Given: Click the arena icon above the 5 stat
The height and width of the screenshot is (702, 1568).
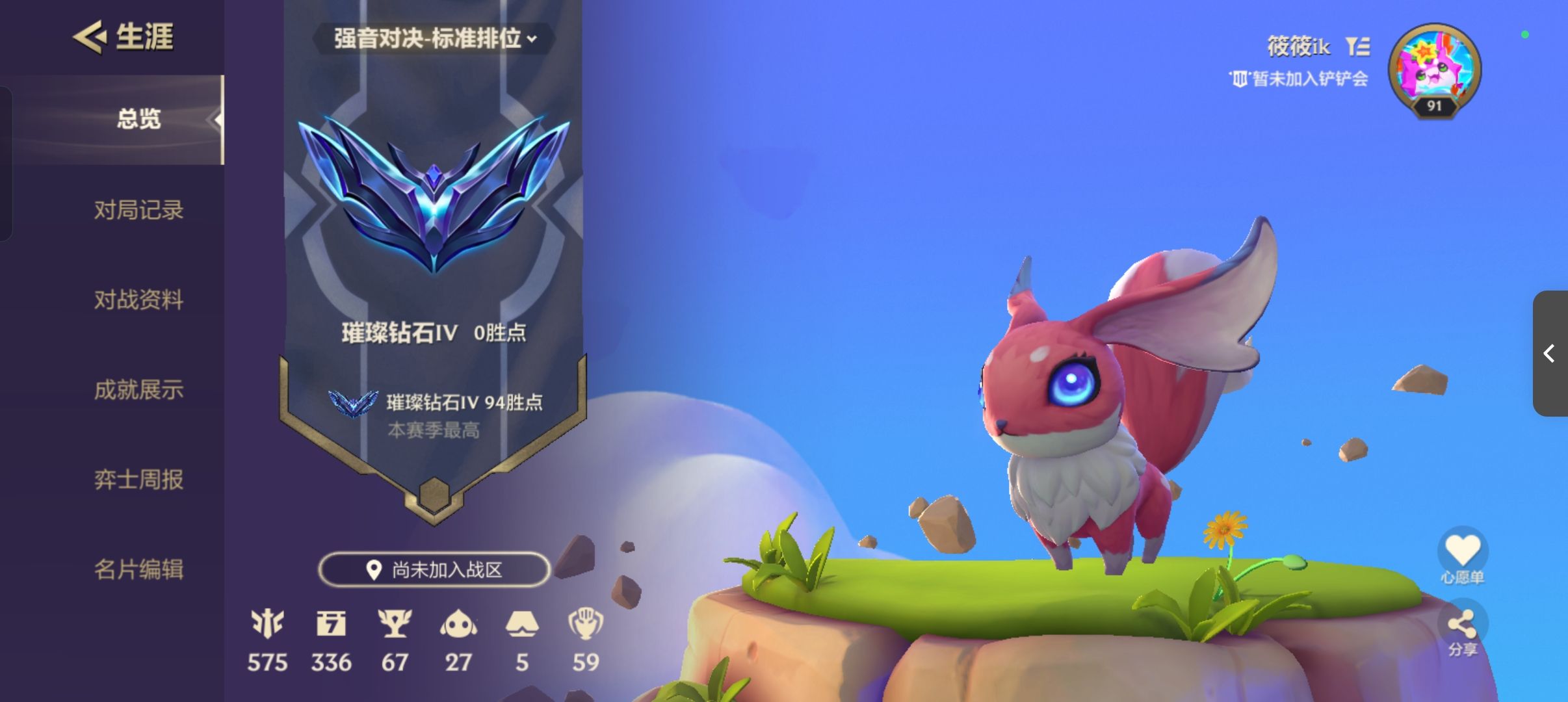Looking at the screenshot, I should 523,625.
